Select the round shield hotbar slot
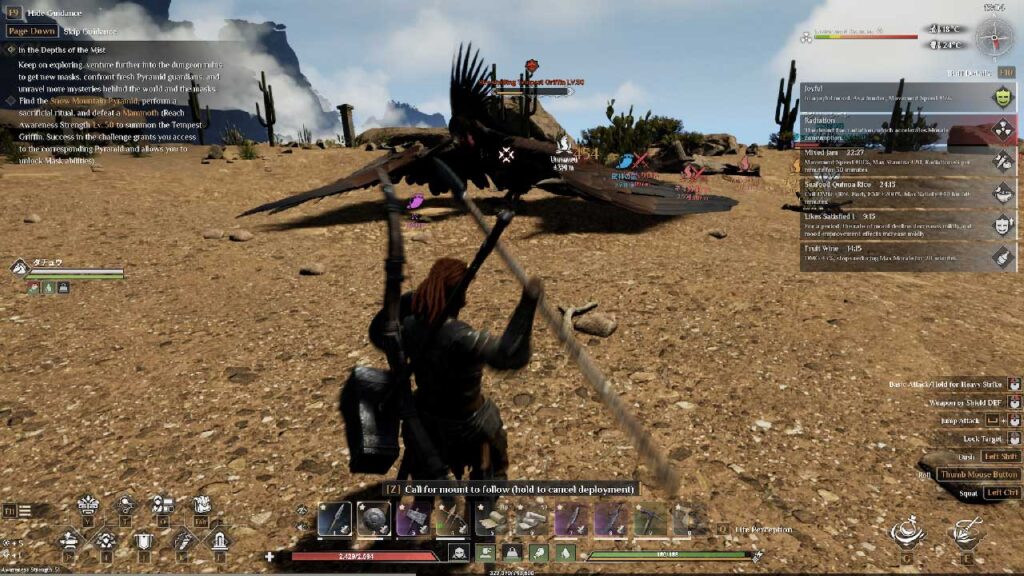The width and height of the screenshot is (1024, 576). pos(373,518)
